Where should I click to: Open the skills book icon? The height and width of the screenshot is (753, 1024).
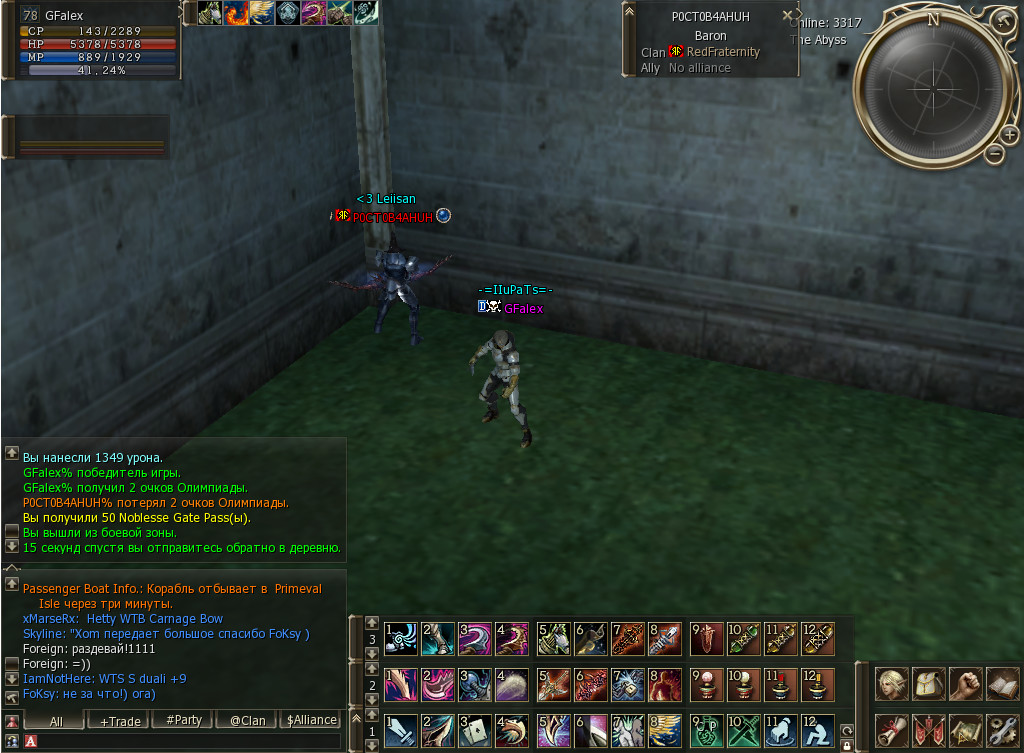click(x=1002, y=684)
